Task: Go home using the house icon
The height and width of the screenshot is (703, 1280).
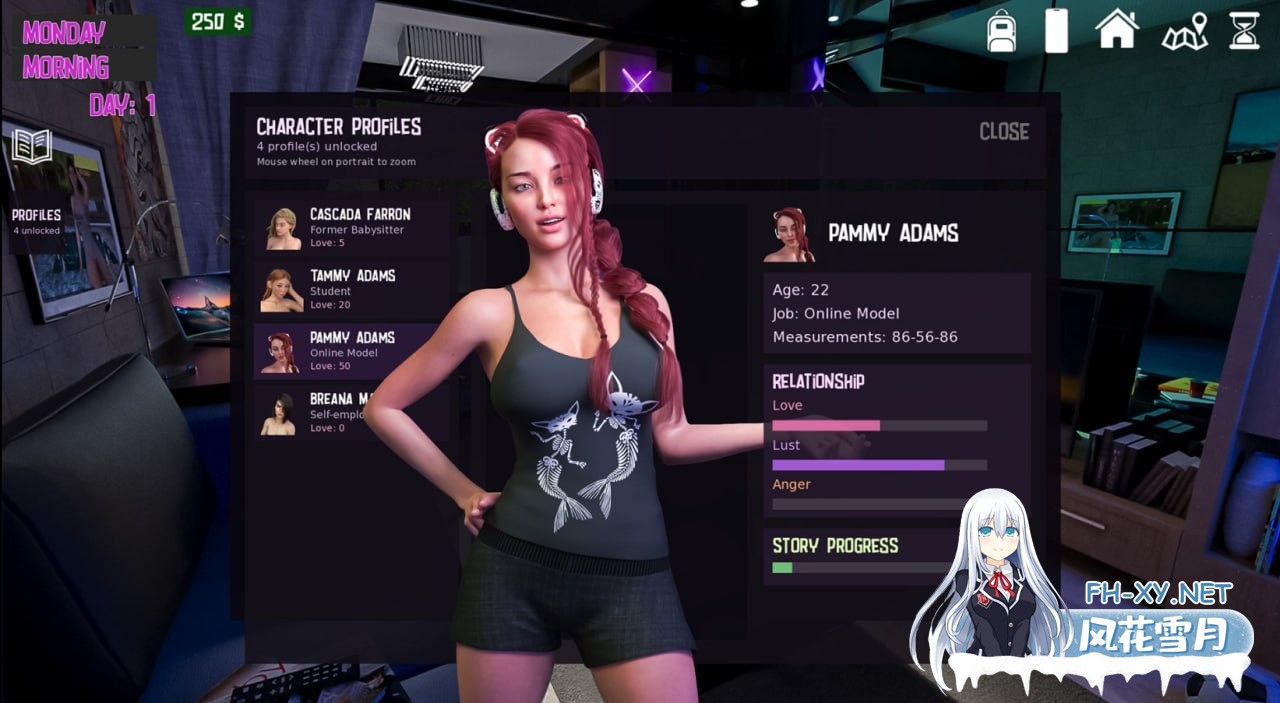Action: [1117, 30]
